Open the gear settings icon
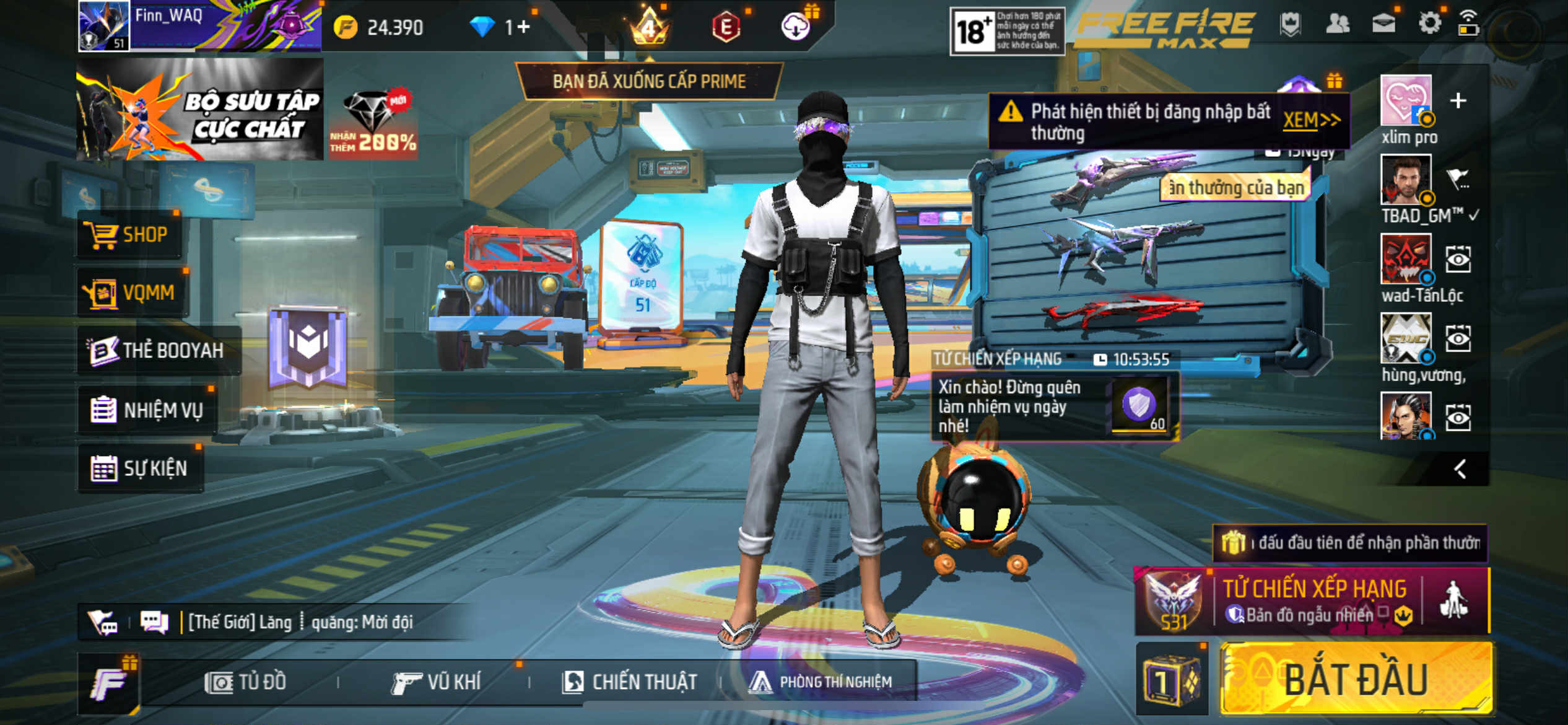This screenshot has height=725, width=1568. point(1429,24)
